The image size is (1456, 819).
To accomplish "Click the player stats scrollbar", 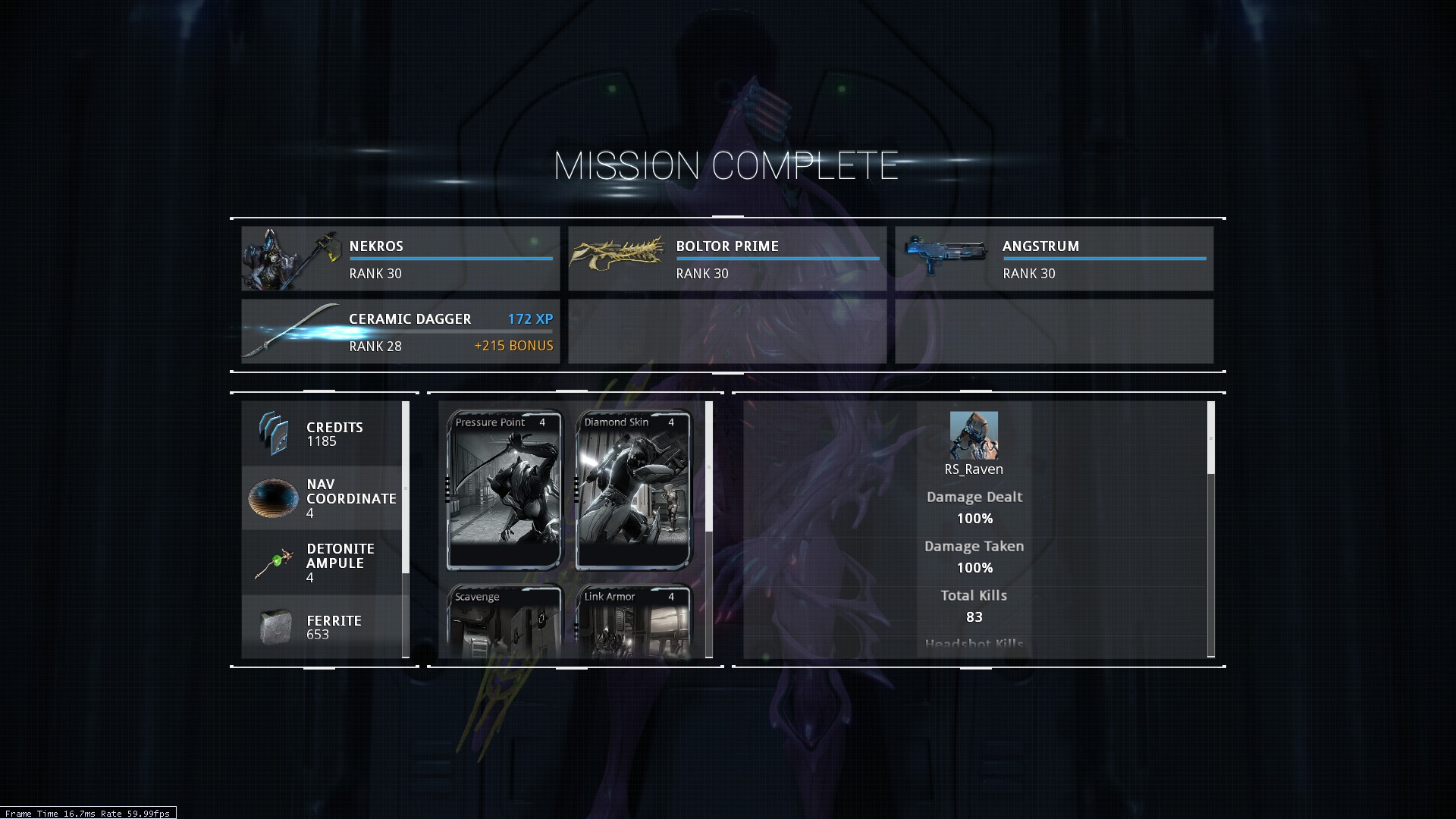I will point(1210,438).
